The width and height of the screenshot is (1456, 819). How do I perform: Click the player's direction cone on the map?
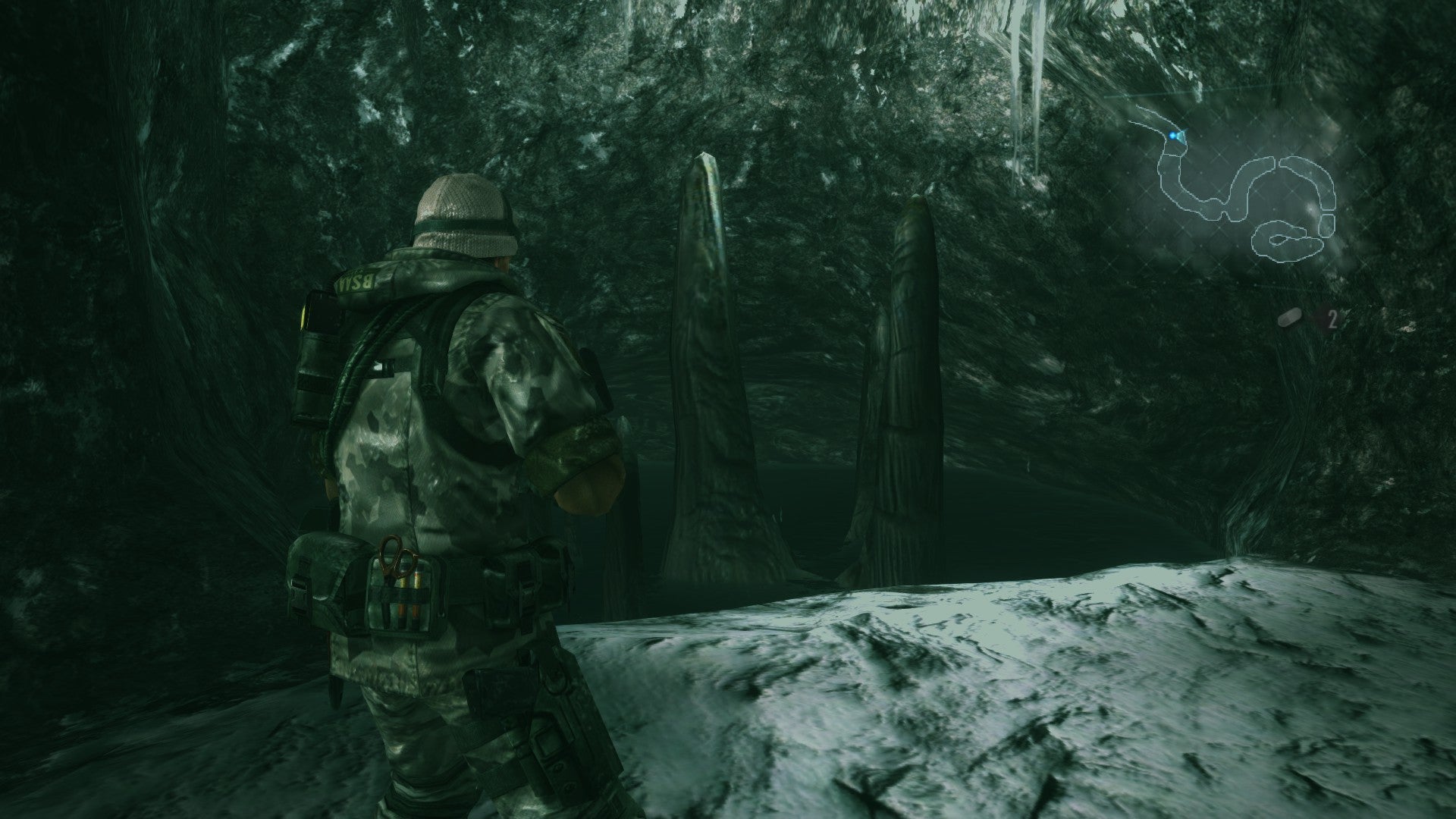click(x=1181, y=137)
